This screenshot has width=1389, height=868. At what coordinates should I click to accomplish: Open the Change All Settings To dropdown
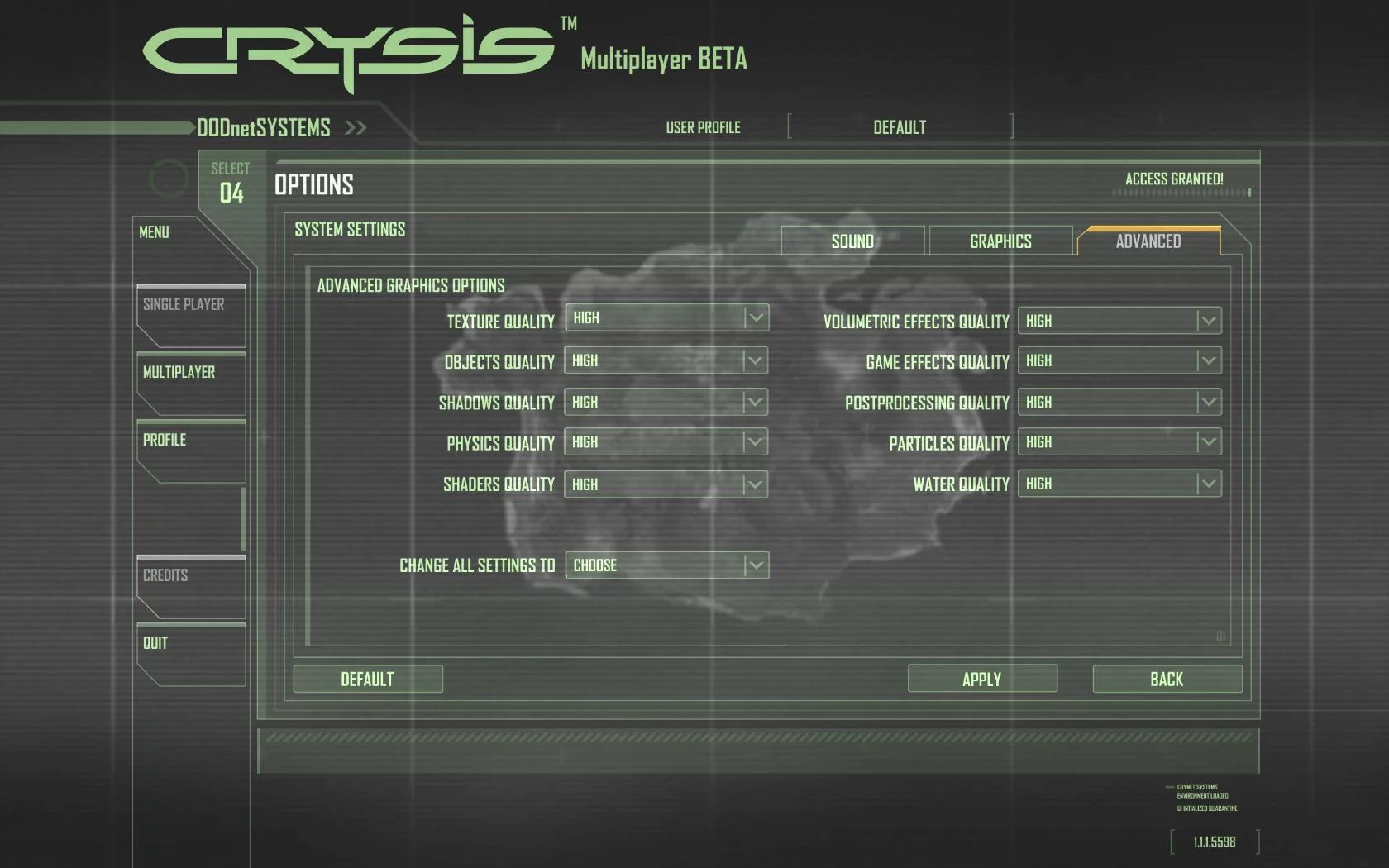tap(666, 565)
